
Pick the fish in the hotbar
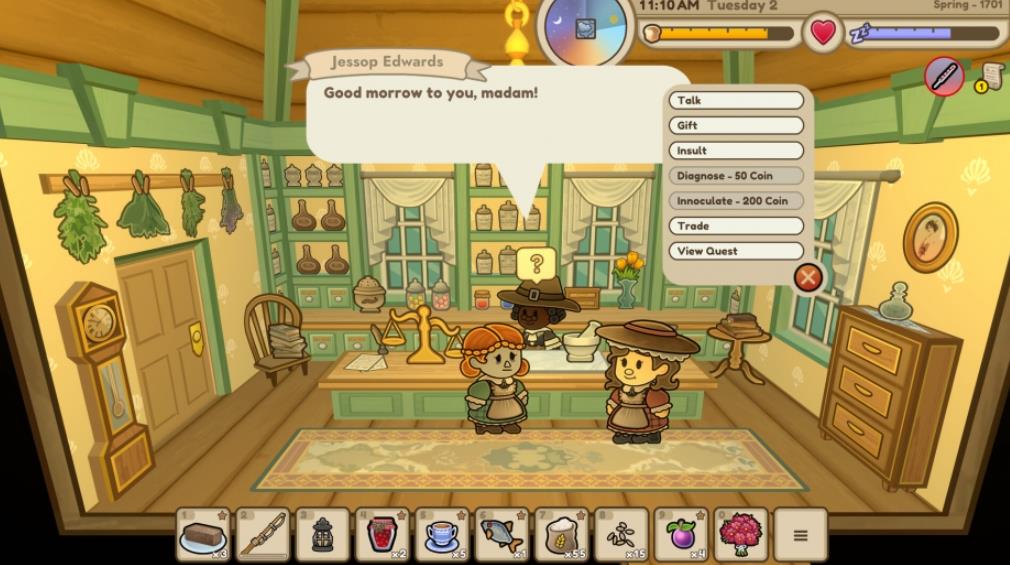tap(502, 535)
